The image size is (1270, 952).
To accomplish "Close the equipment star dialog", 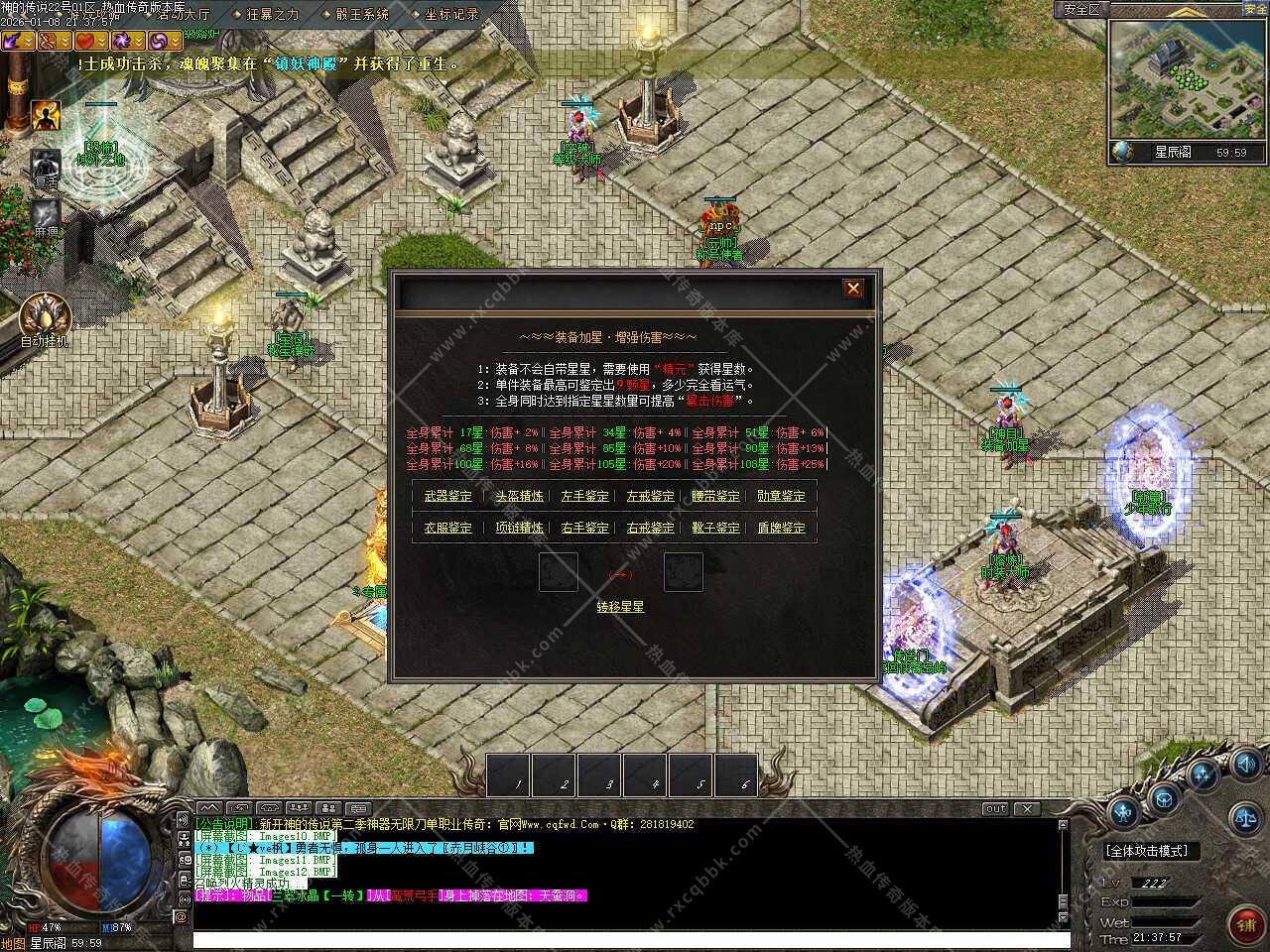I will coord(852,289).
